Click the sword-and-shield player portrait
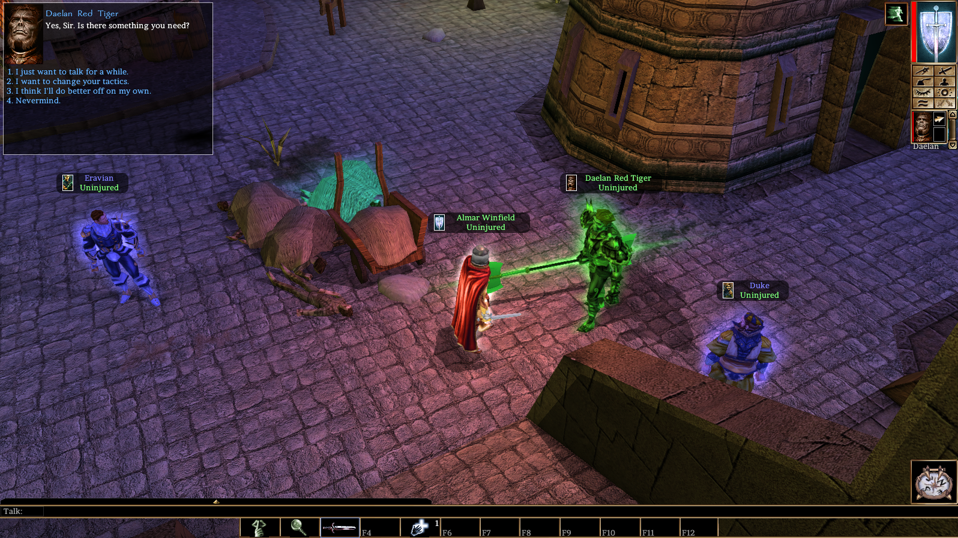Screen dimensions: 958x538 937,32
